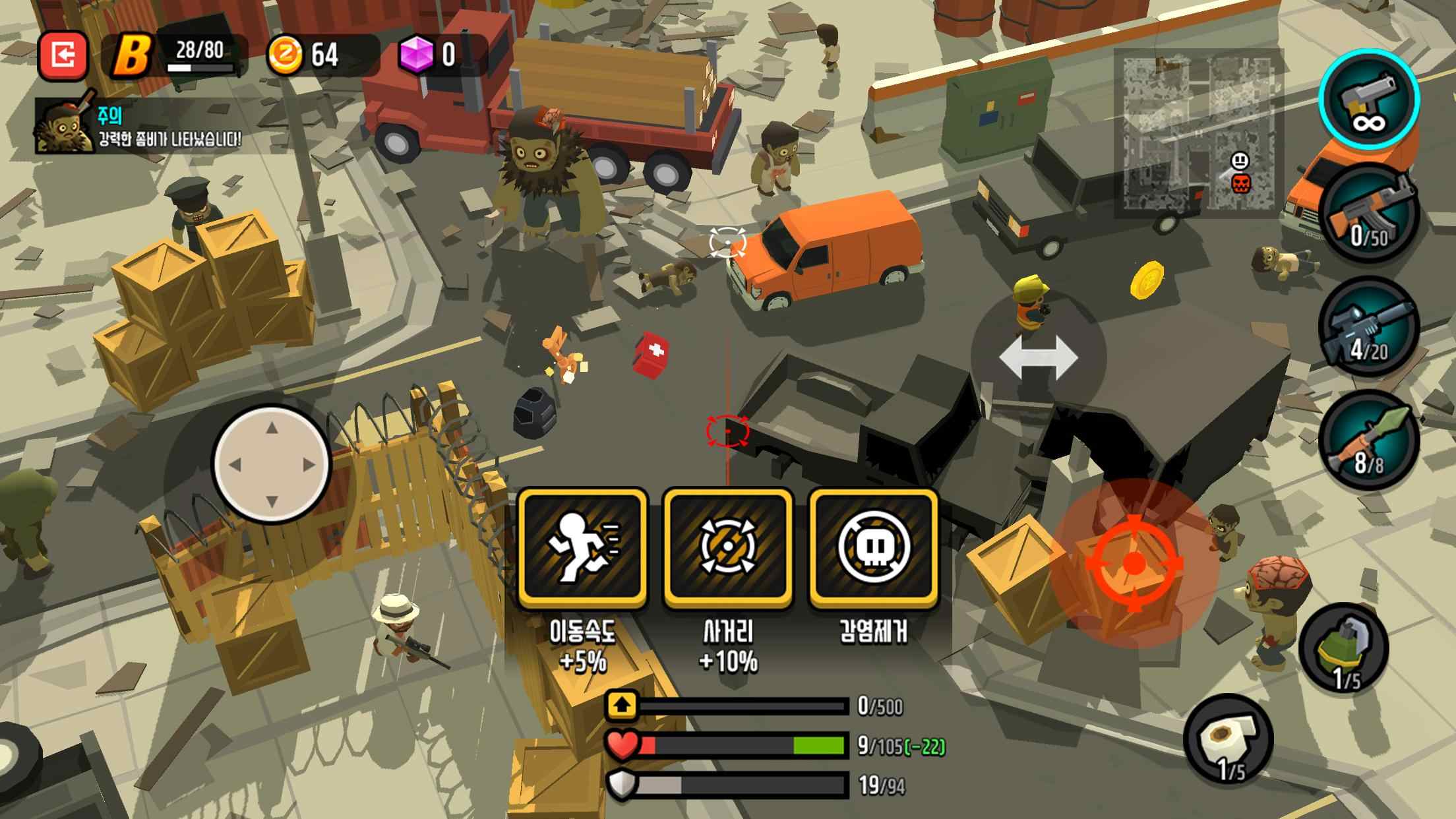Choose the movement speed +5% upgrade
The height and width of the screenshot is (819, 1456).
582,547
